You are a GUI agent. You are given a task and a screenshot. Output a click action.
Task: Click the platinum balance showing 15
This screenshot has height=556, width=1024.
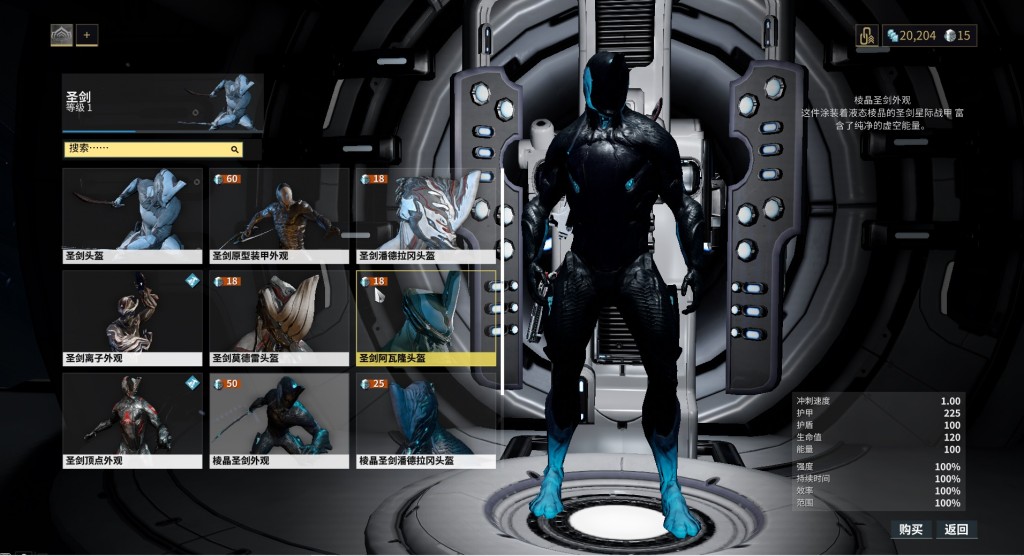click(x=958, y=35)
